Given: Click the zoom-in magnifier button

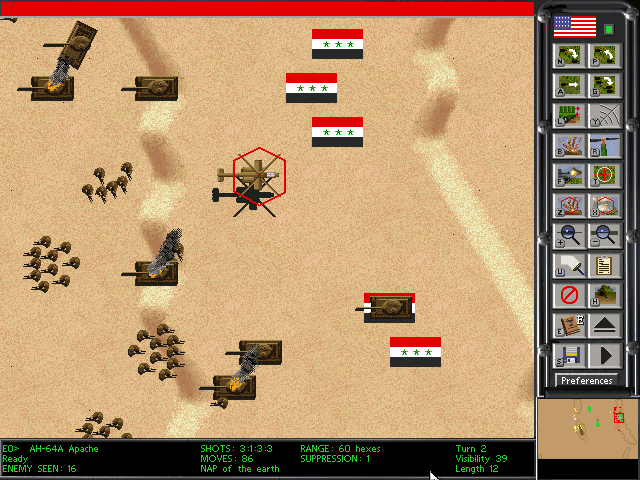Looking at the screenshot, I should (x=568, y=237).
